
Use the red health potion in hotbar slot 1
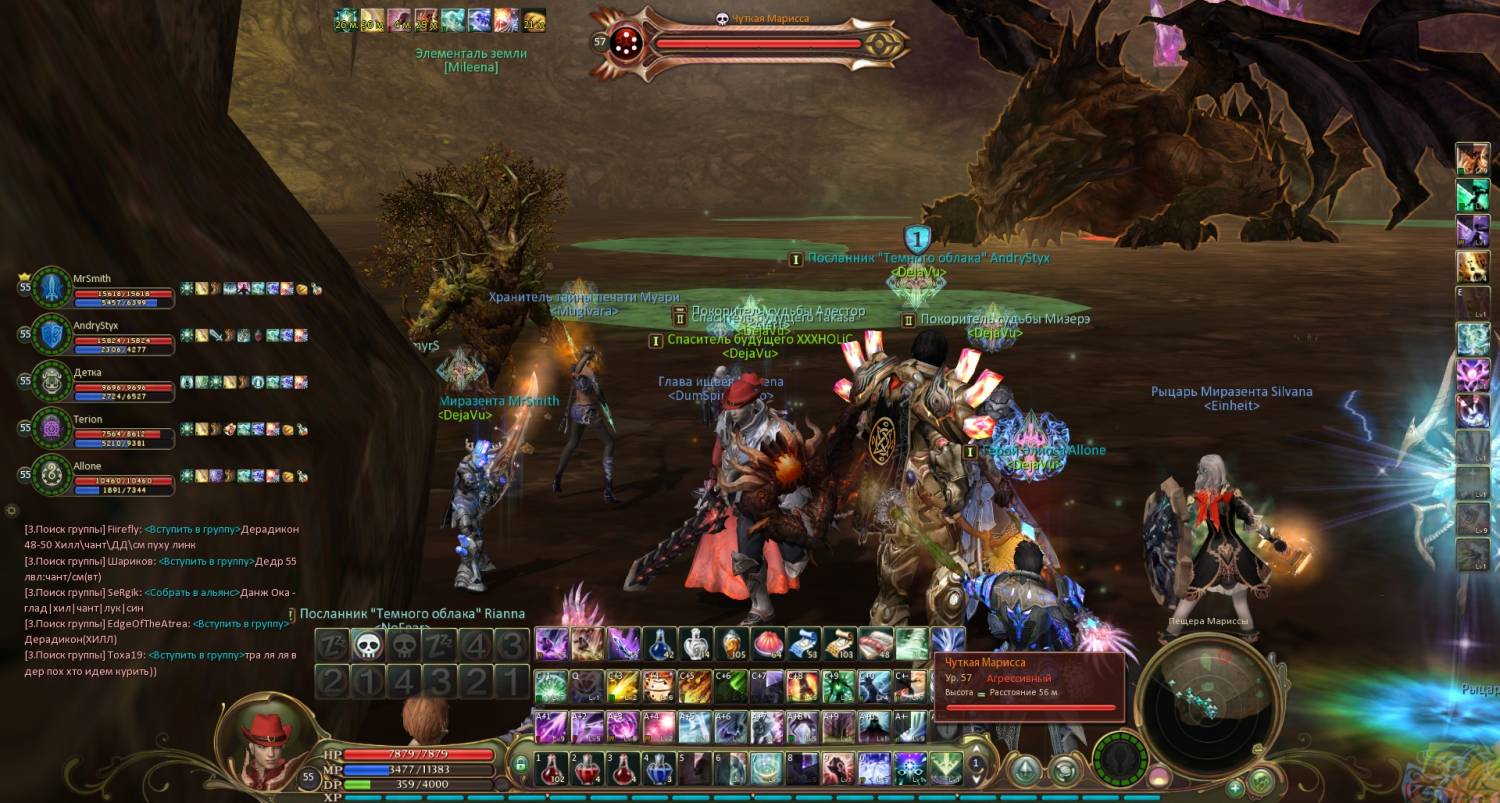coord(550,769)
